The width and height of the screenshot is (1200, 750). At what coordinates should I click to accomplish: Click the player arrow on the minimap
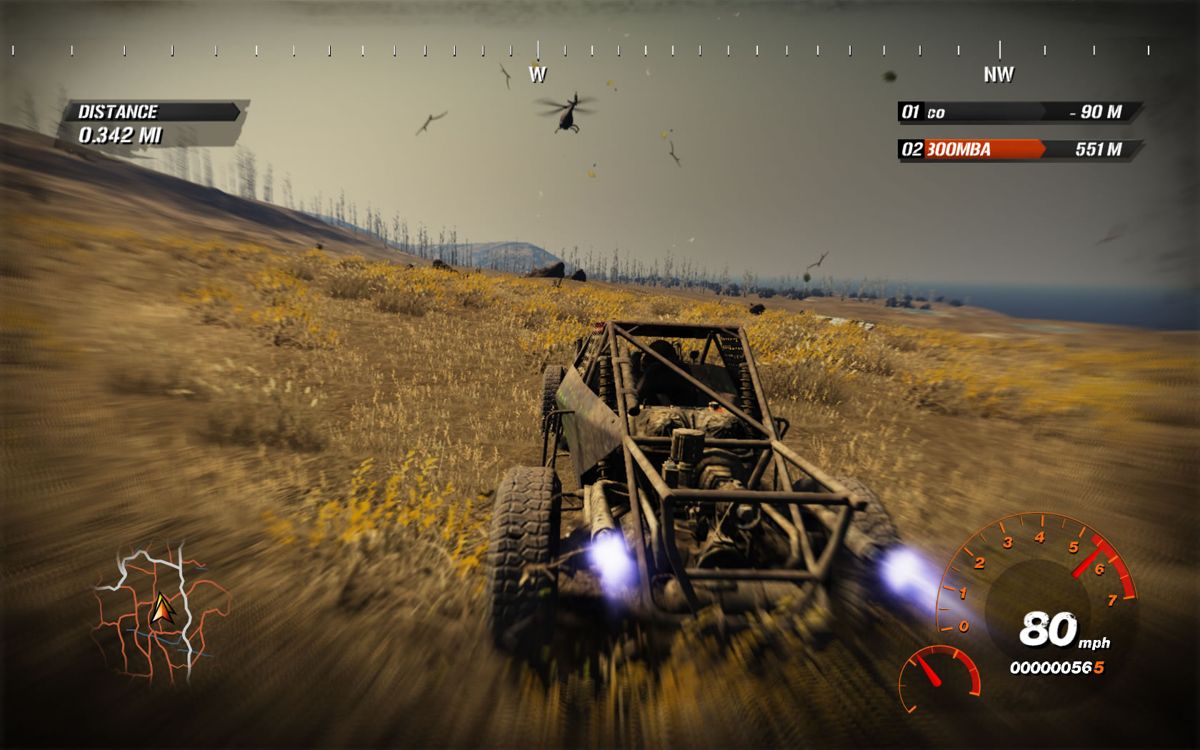pyautogui.click(x=161, y=609)
